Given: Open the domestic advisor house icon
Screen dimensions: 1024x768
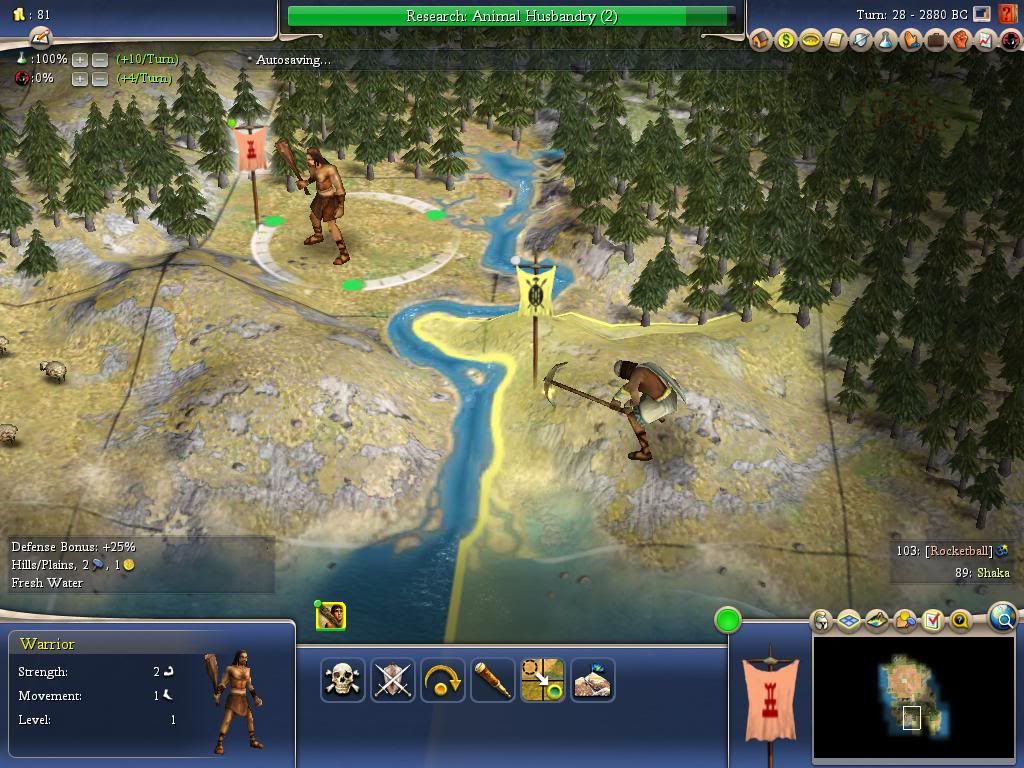Looking at the screenshot, I should click(762, 41).
